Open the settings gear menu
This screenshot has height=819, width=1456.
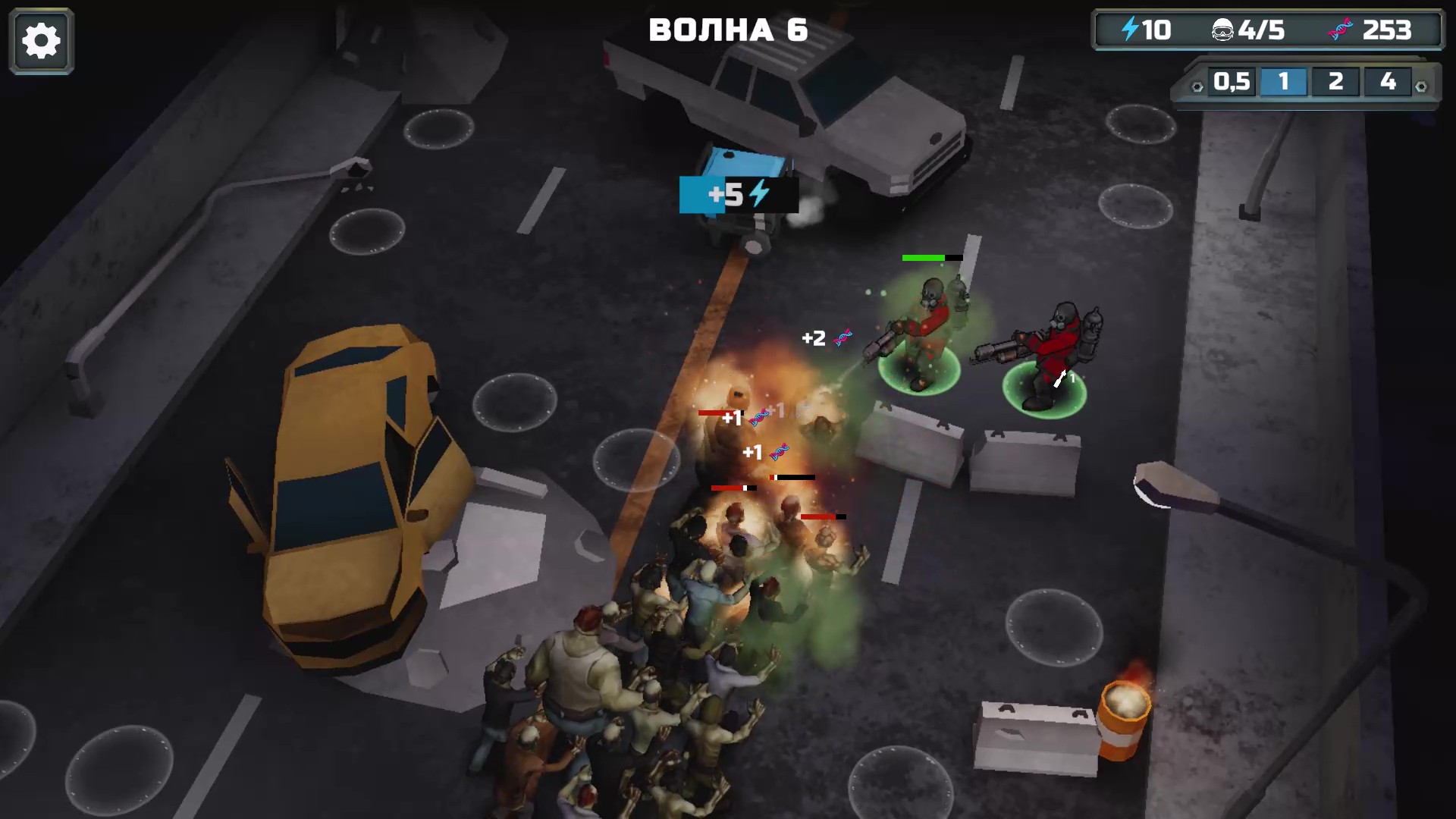click(40, 40)
